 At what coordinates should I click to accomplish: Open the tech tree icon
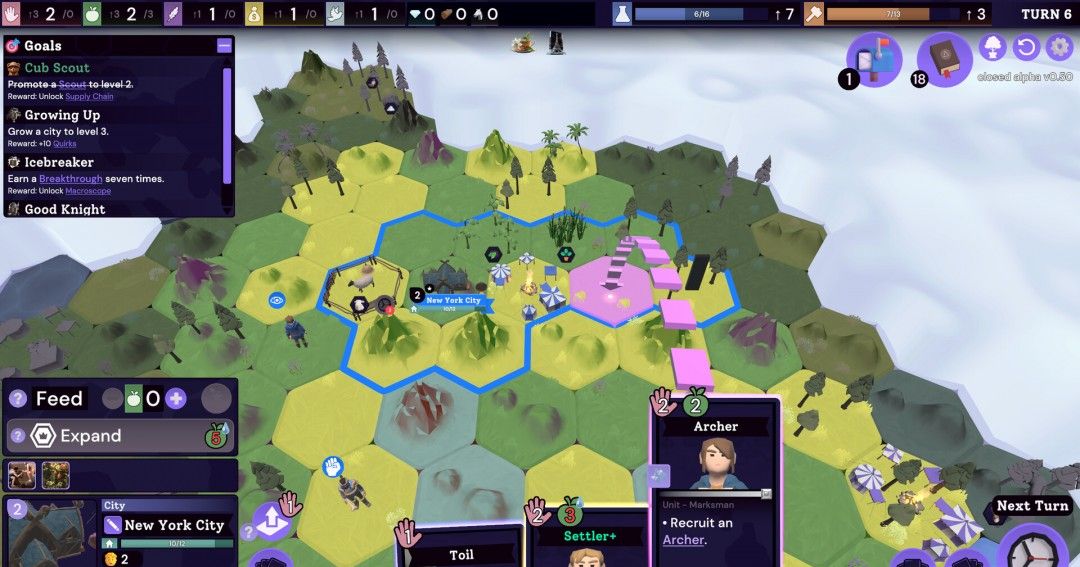point(993,47)
